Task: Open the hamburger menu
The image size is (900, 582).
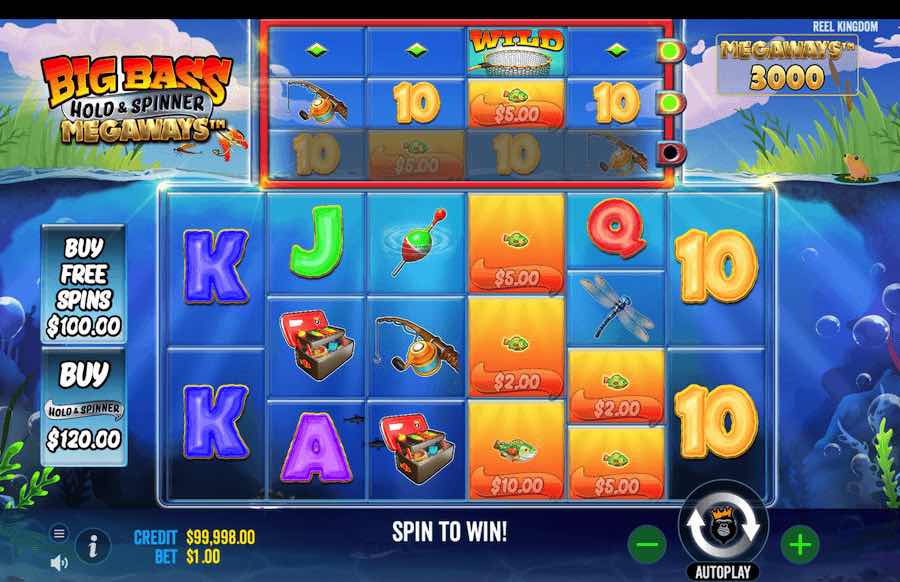Action: pyautogui.click(x=59, y=534)
